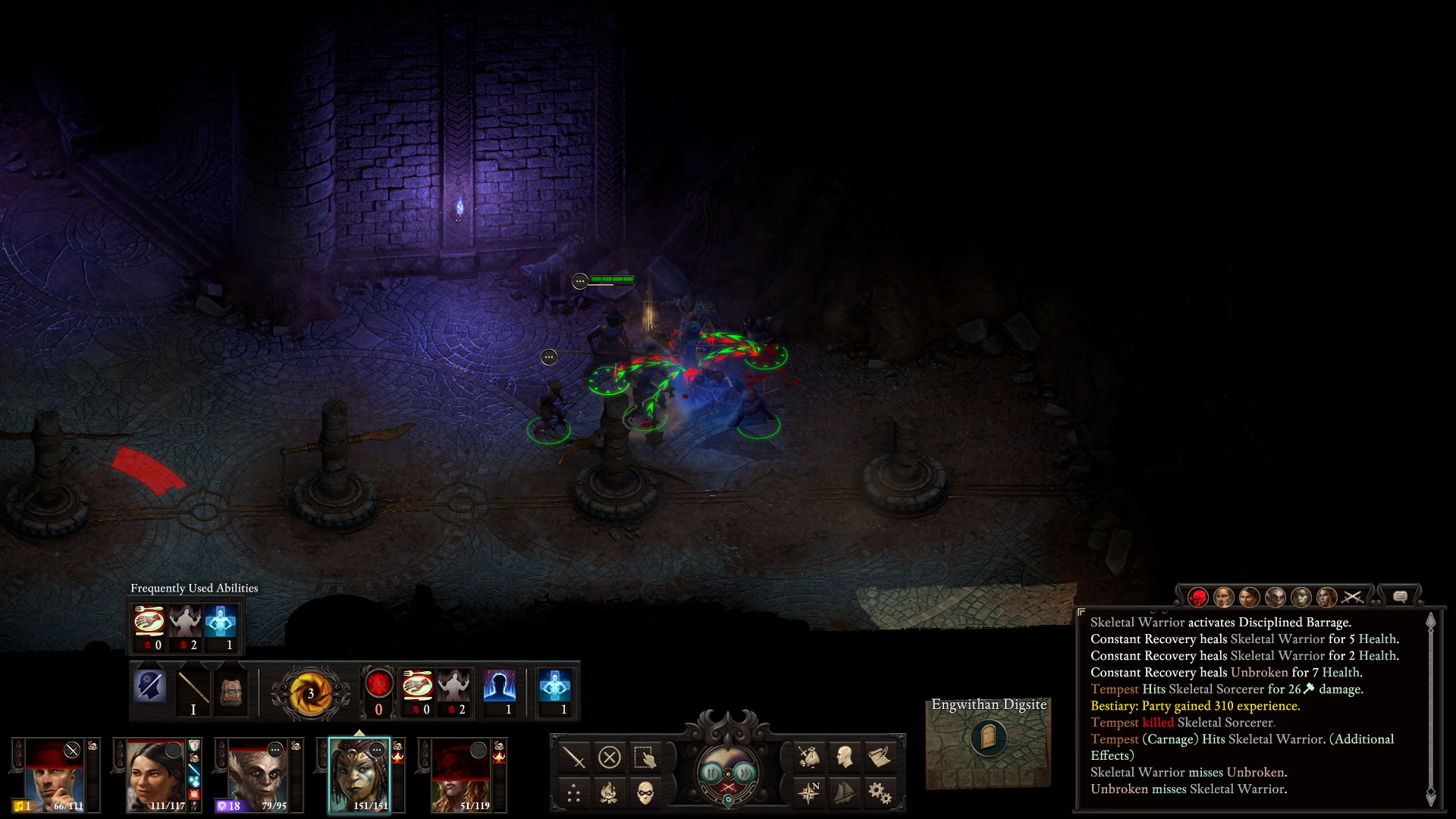Cancel the current action with circled X
Screen dimensions: 1456x819
tap(610, 757)
